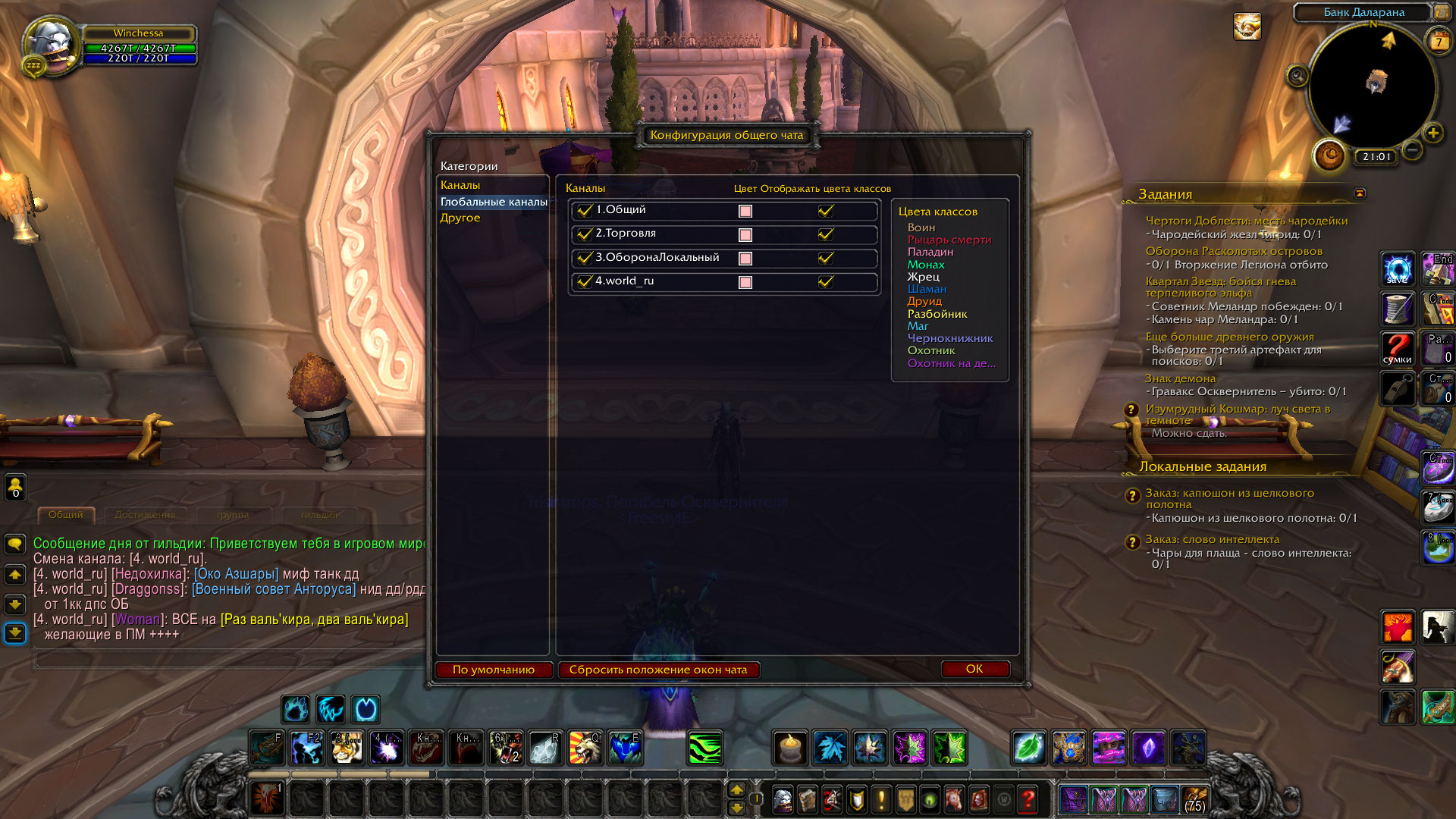Toggle the 3.ОборонаЛокальный channel checkbox
1456x819 pixels.
584,258
